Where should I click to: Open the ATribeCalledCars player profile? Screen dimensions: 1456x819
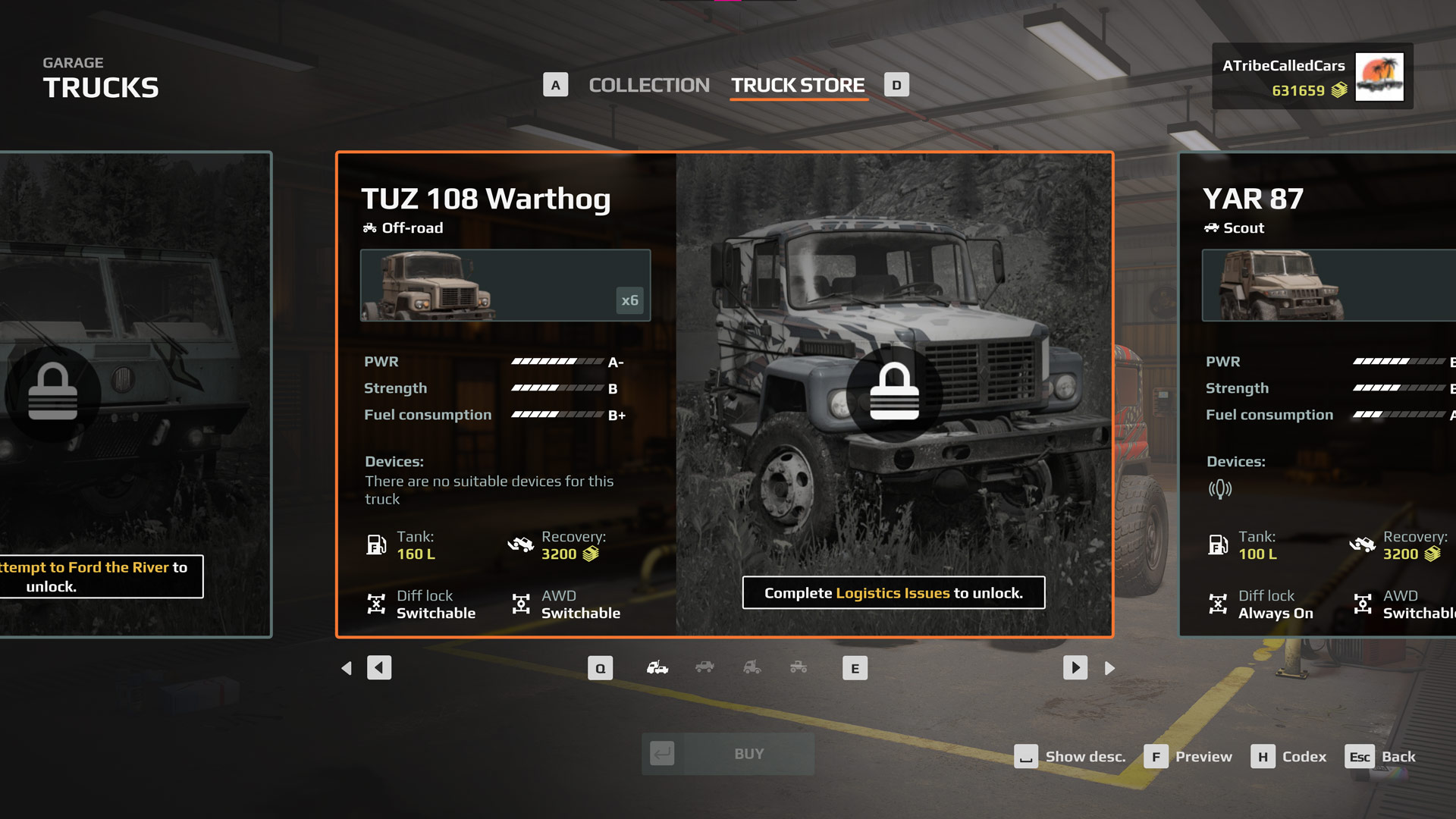coord(1312,77)
